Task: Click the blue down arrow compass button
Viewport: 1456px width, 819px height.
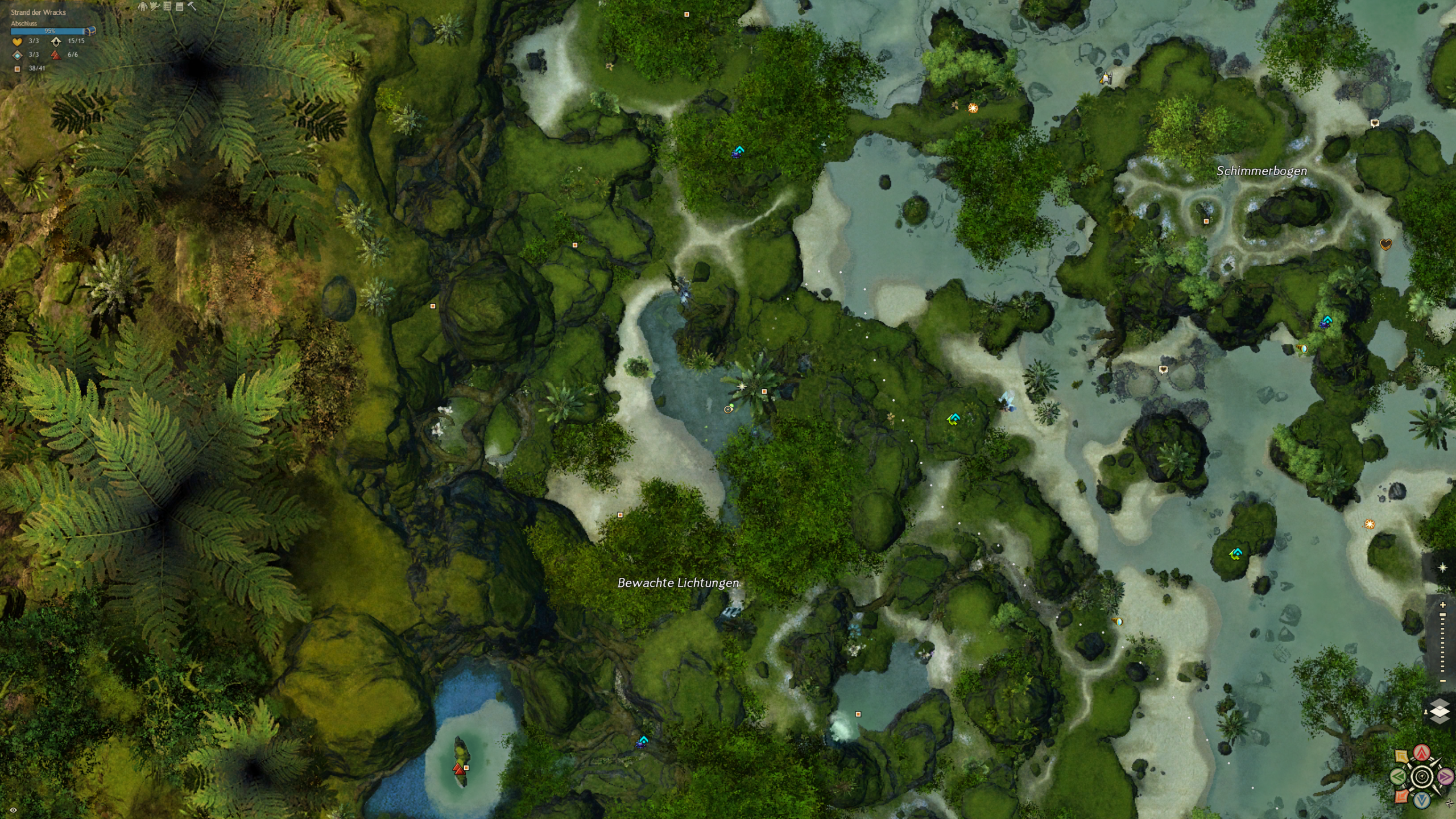Action: click(1422, 800)
